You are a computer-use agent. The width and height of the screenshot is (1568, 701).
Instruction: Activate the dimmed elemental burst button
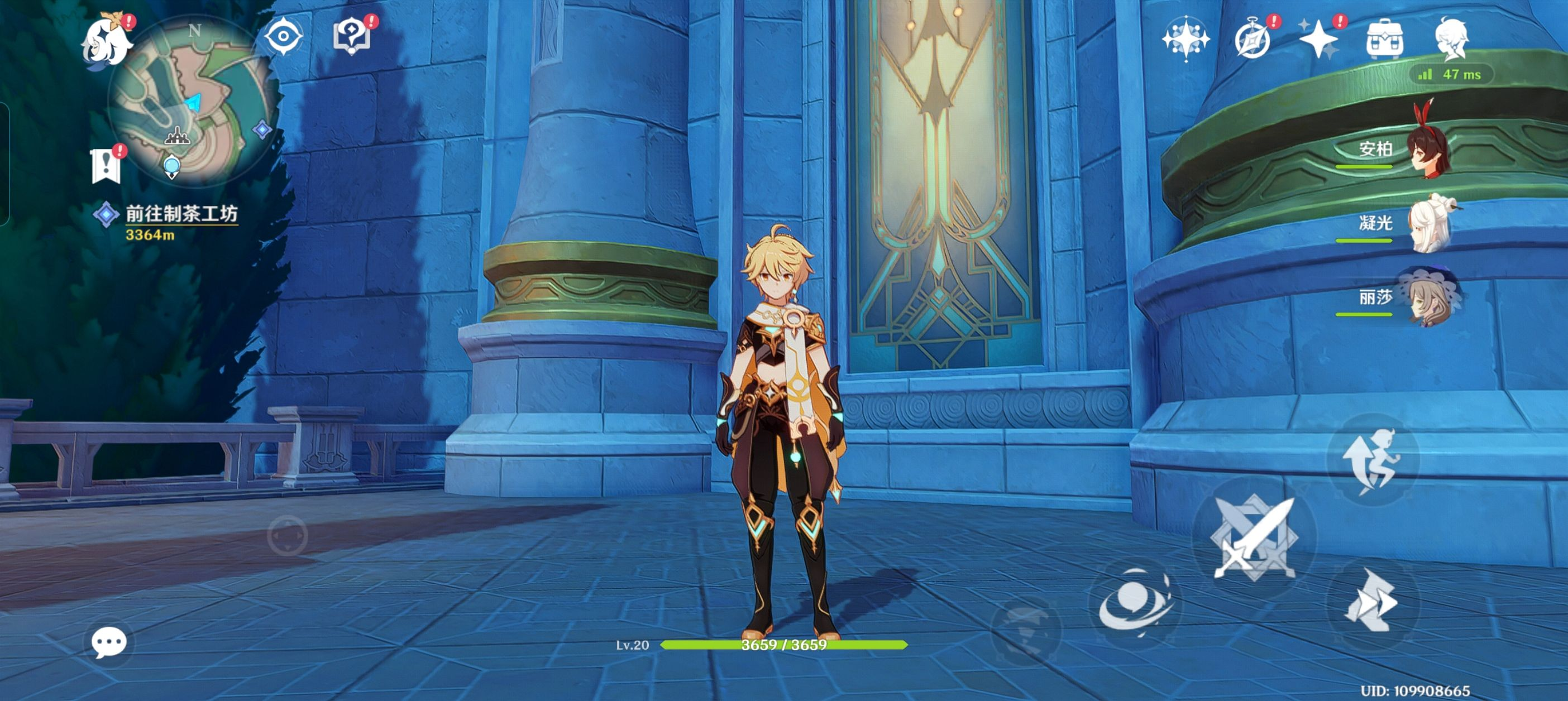1026,628
